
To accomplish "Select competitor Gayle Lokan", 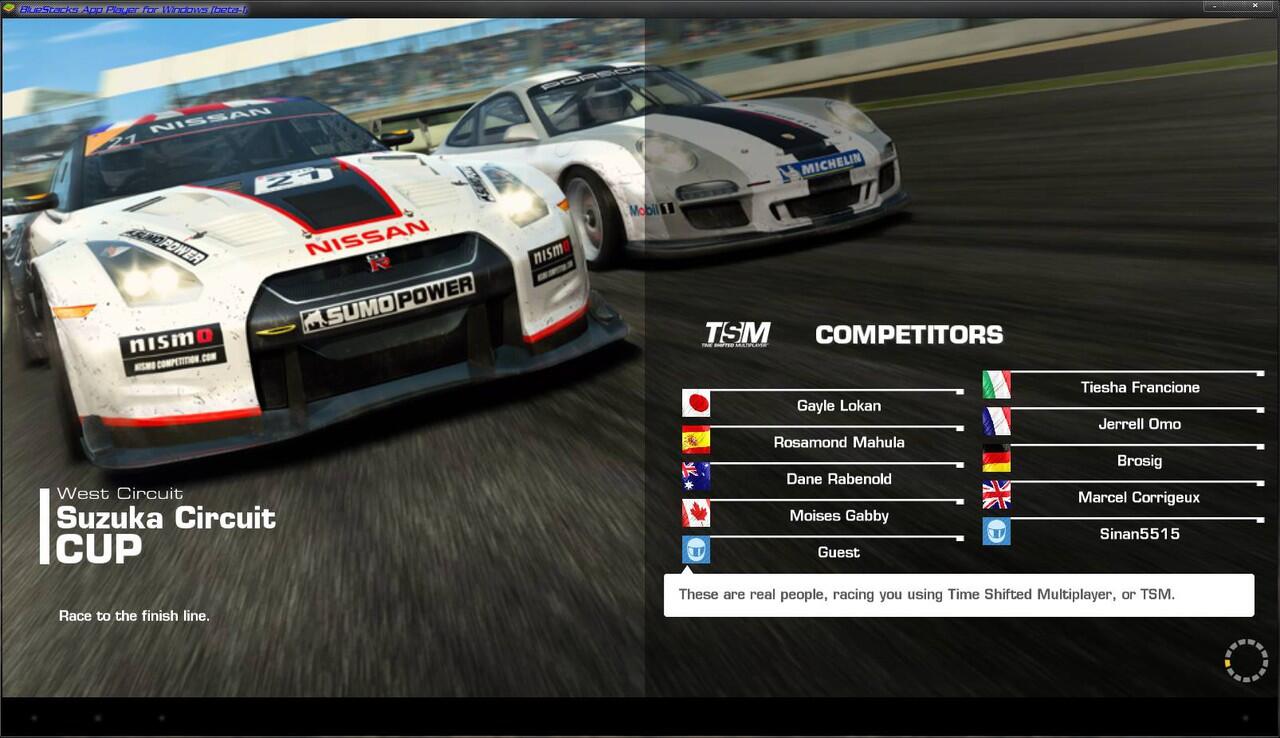I will [838, 406].
